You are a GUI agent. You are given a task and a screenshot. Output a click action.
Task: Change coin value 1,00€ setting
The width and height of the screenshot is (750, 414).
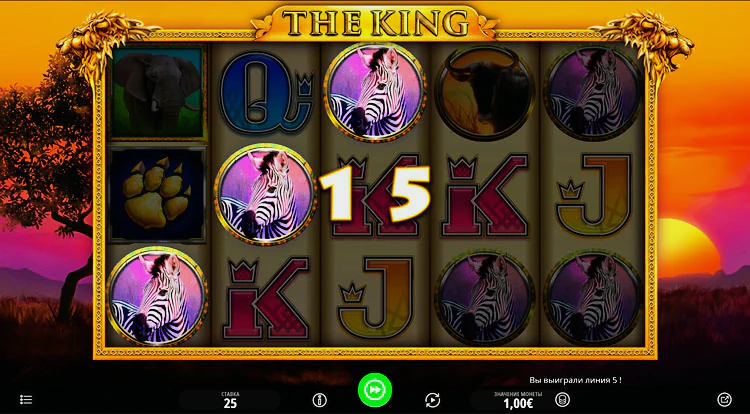coord(519,401)
